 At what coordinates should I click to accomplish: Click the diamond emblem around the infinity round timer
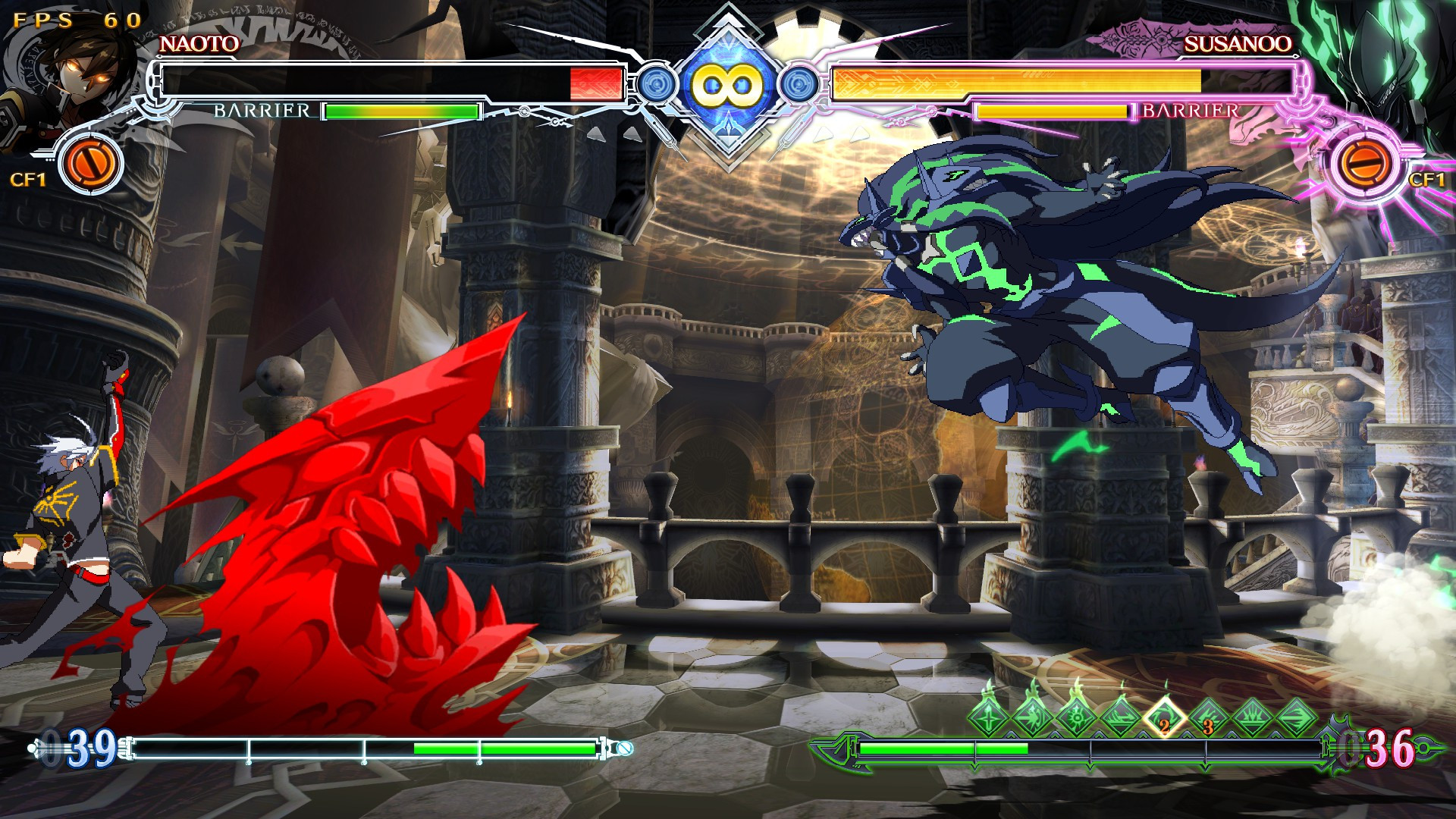(728, 83)
